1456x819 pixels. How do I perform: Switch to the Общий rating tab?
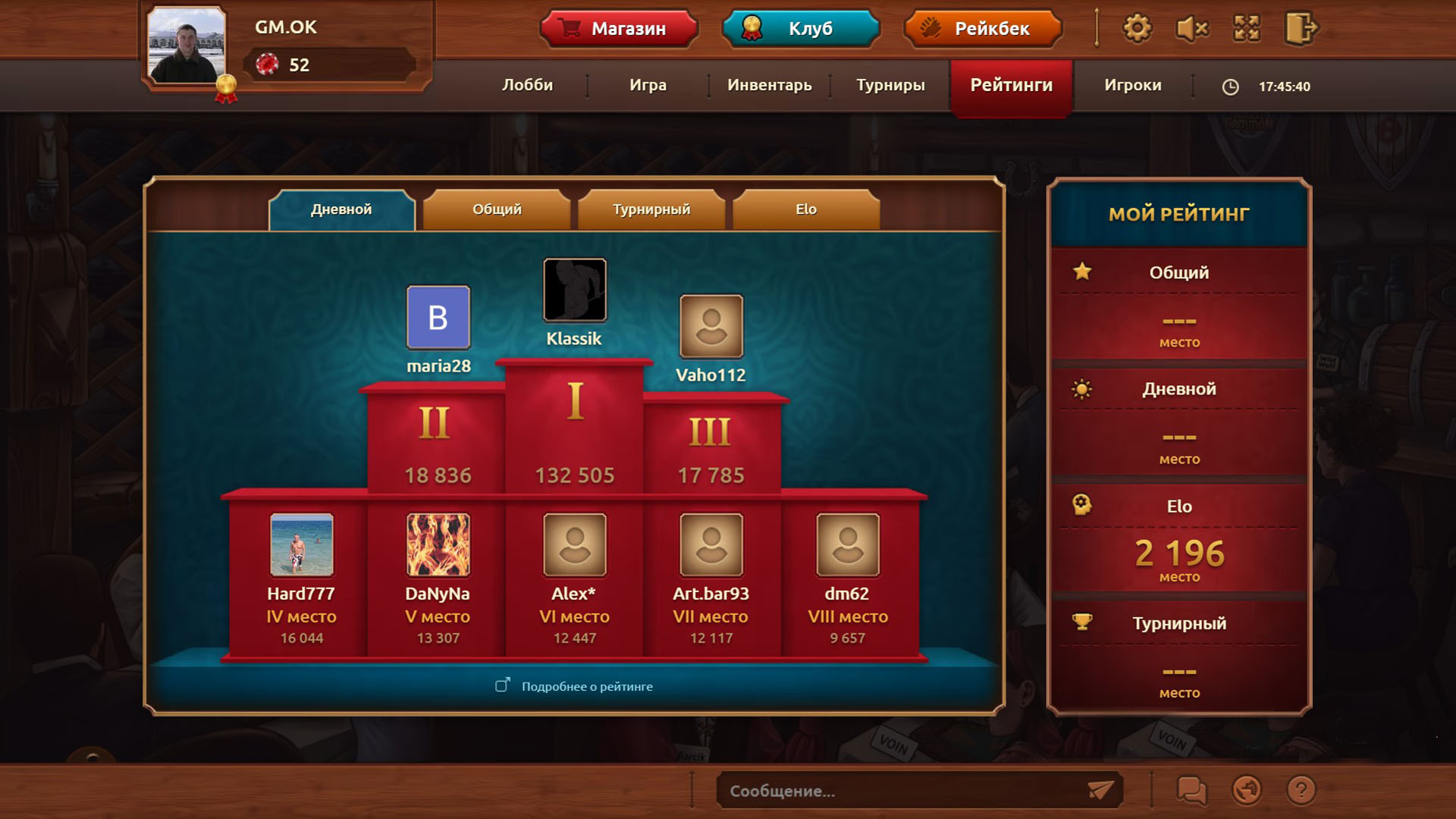[x=495, y=208]
